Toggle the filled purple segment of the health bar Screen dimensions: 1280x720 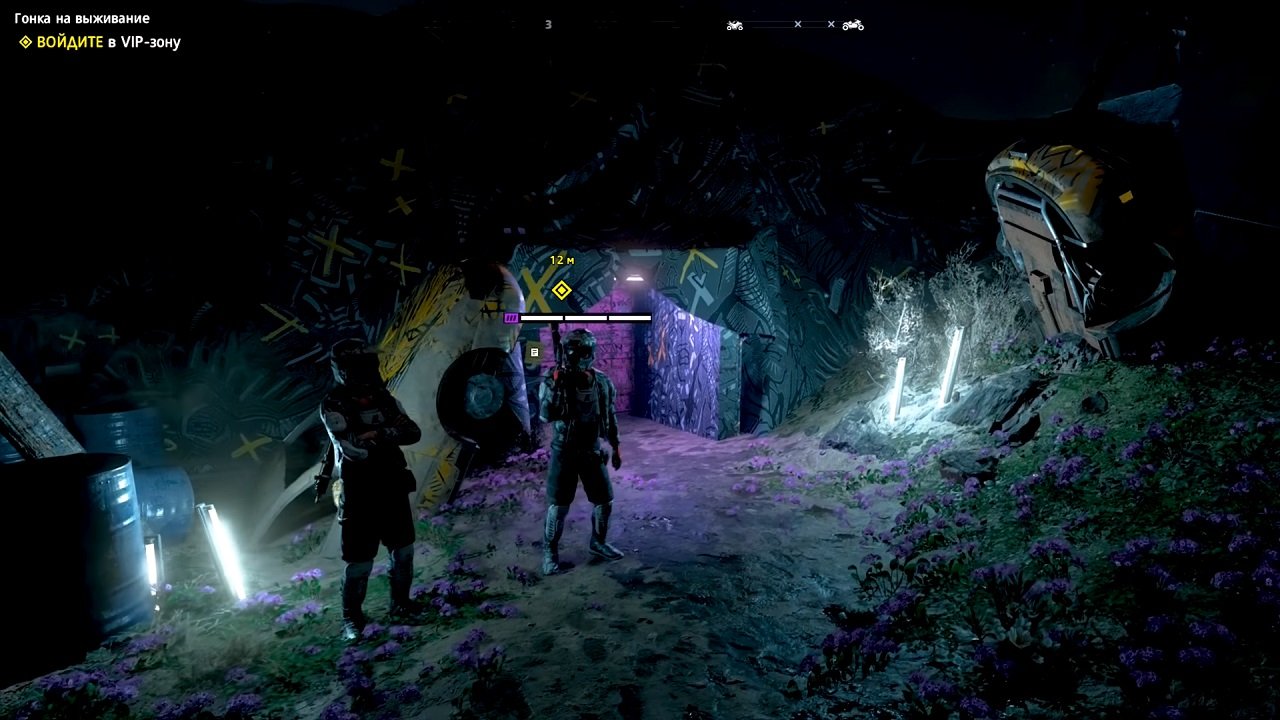point(511,317)
